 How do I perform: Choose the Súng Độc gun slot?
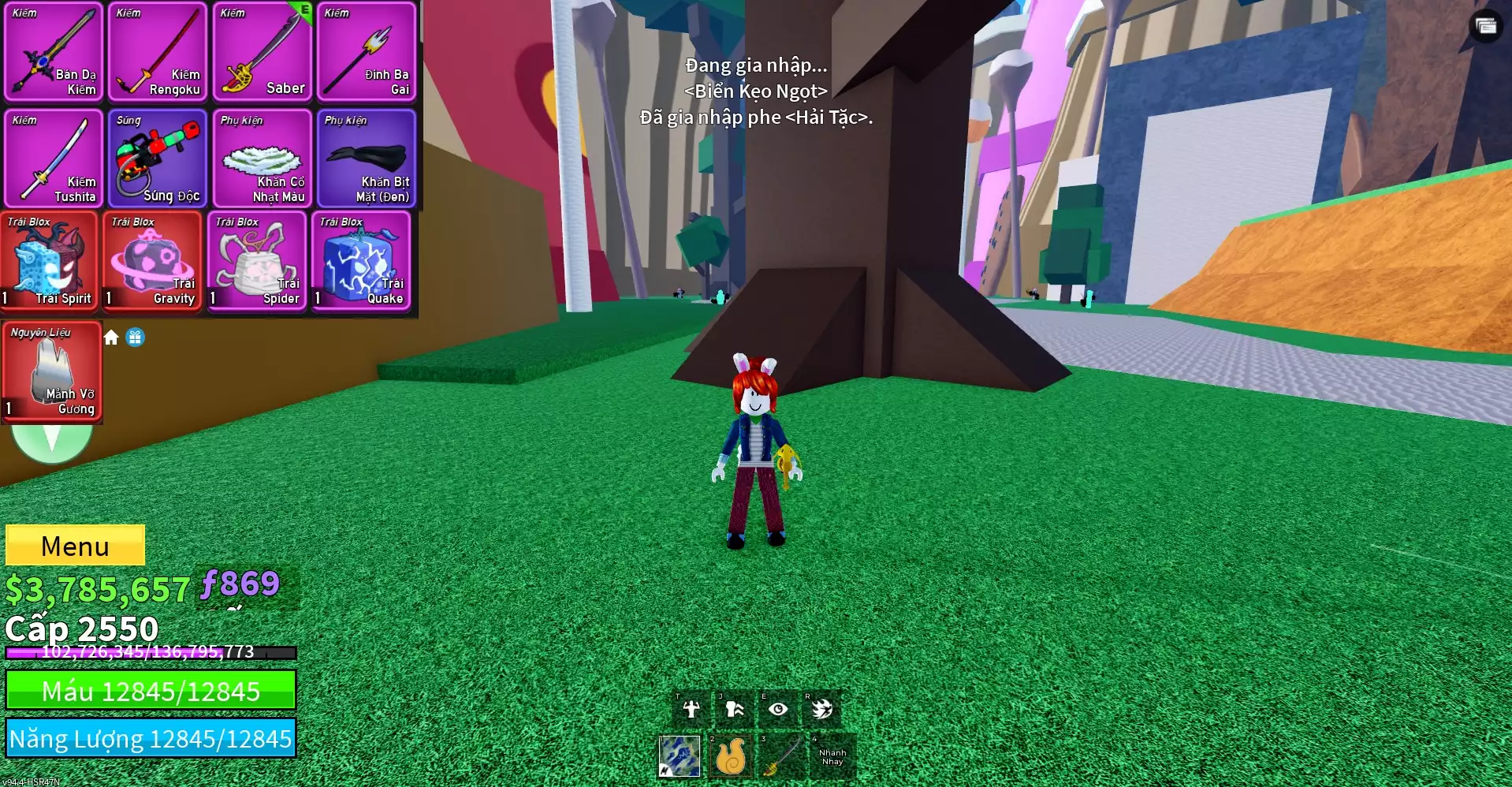158,159
